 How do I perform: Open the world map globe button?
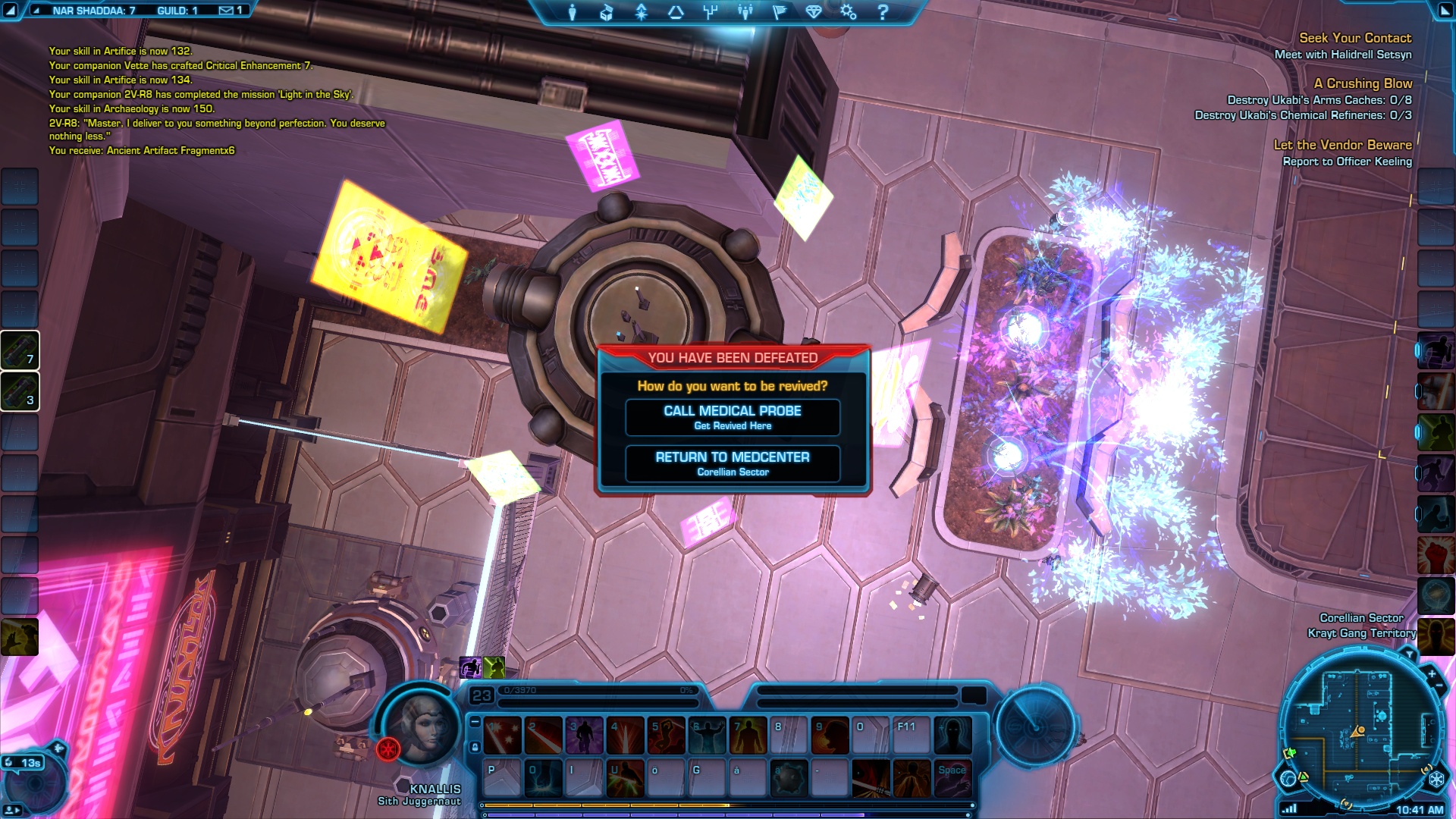[1288, 778]
